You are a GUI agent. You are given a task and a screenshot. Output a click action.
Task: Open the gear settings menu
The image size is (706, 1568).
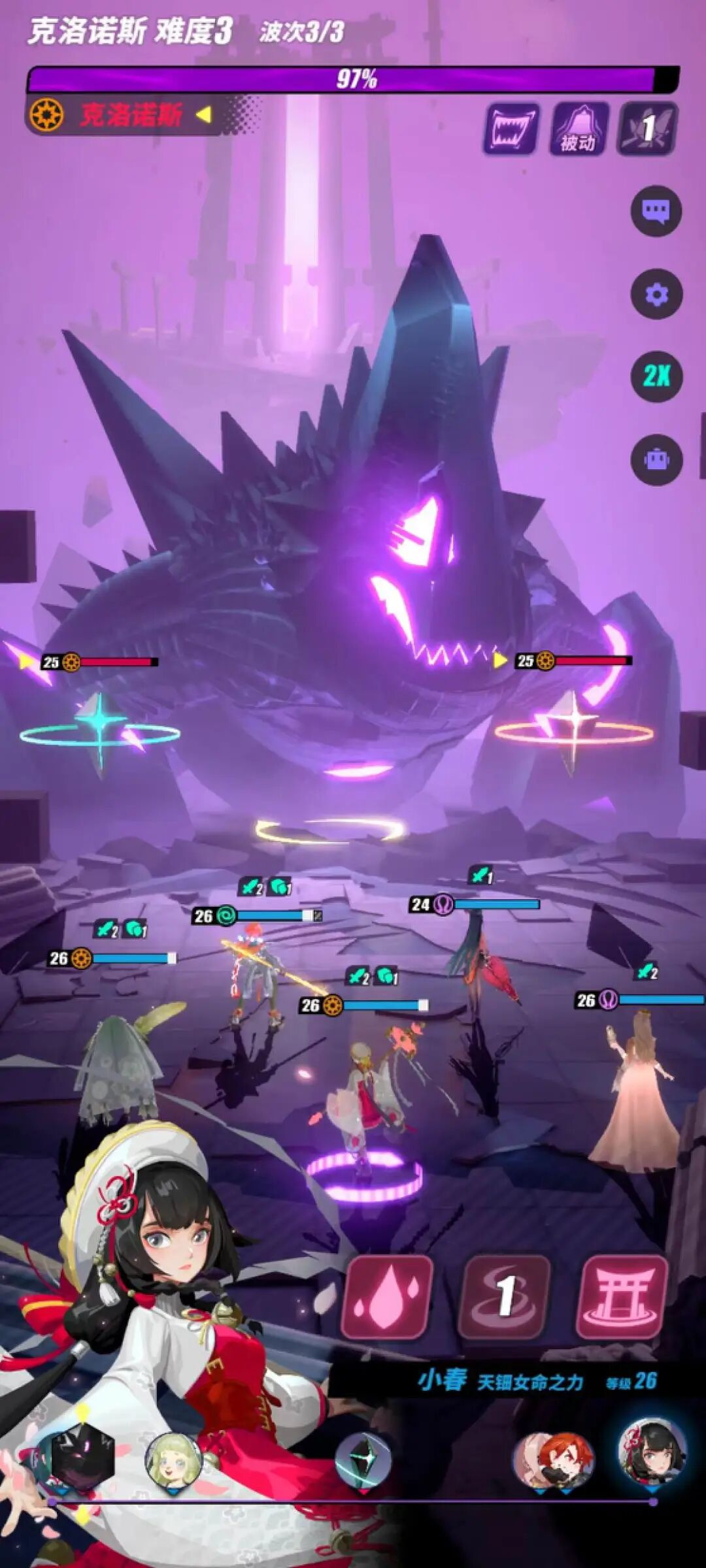tap(656, 294)
